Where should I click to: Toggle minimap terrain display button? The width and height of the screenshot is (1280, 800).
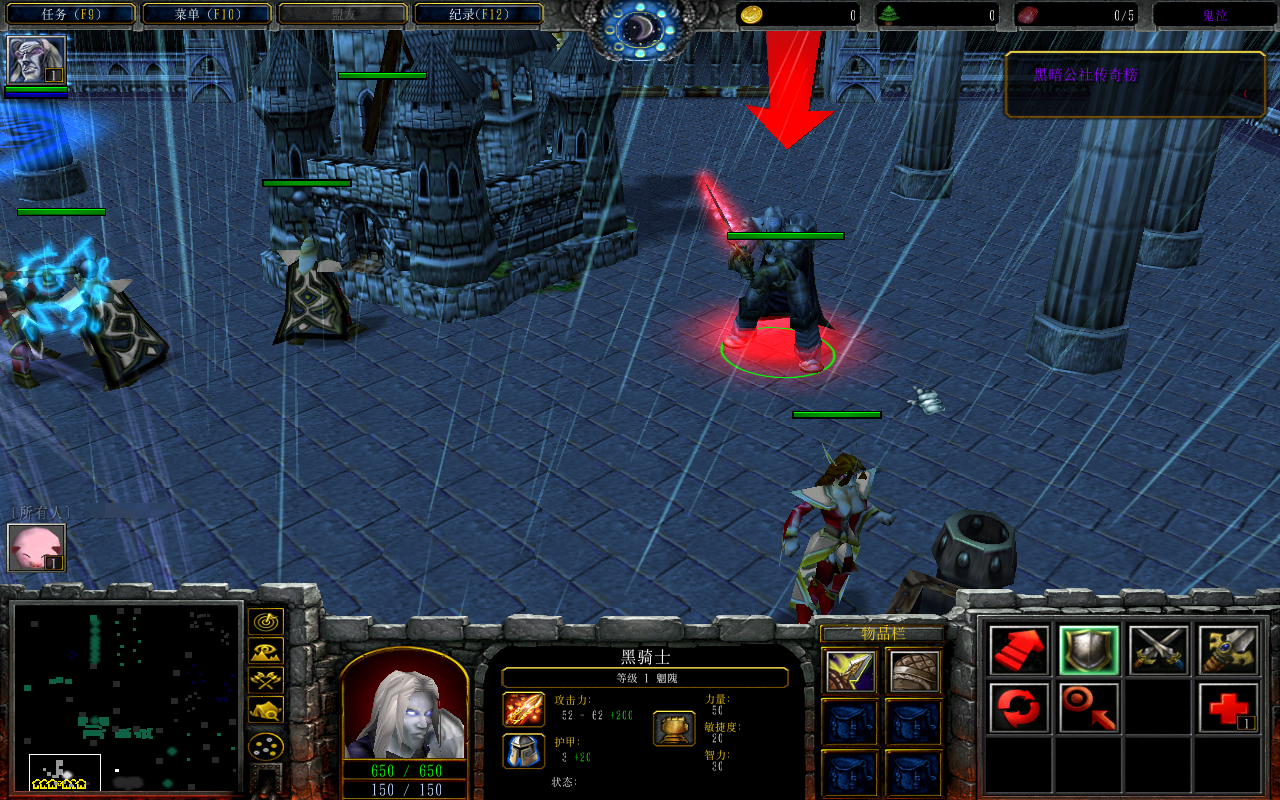coord(266,651)
